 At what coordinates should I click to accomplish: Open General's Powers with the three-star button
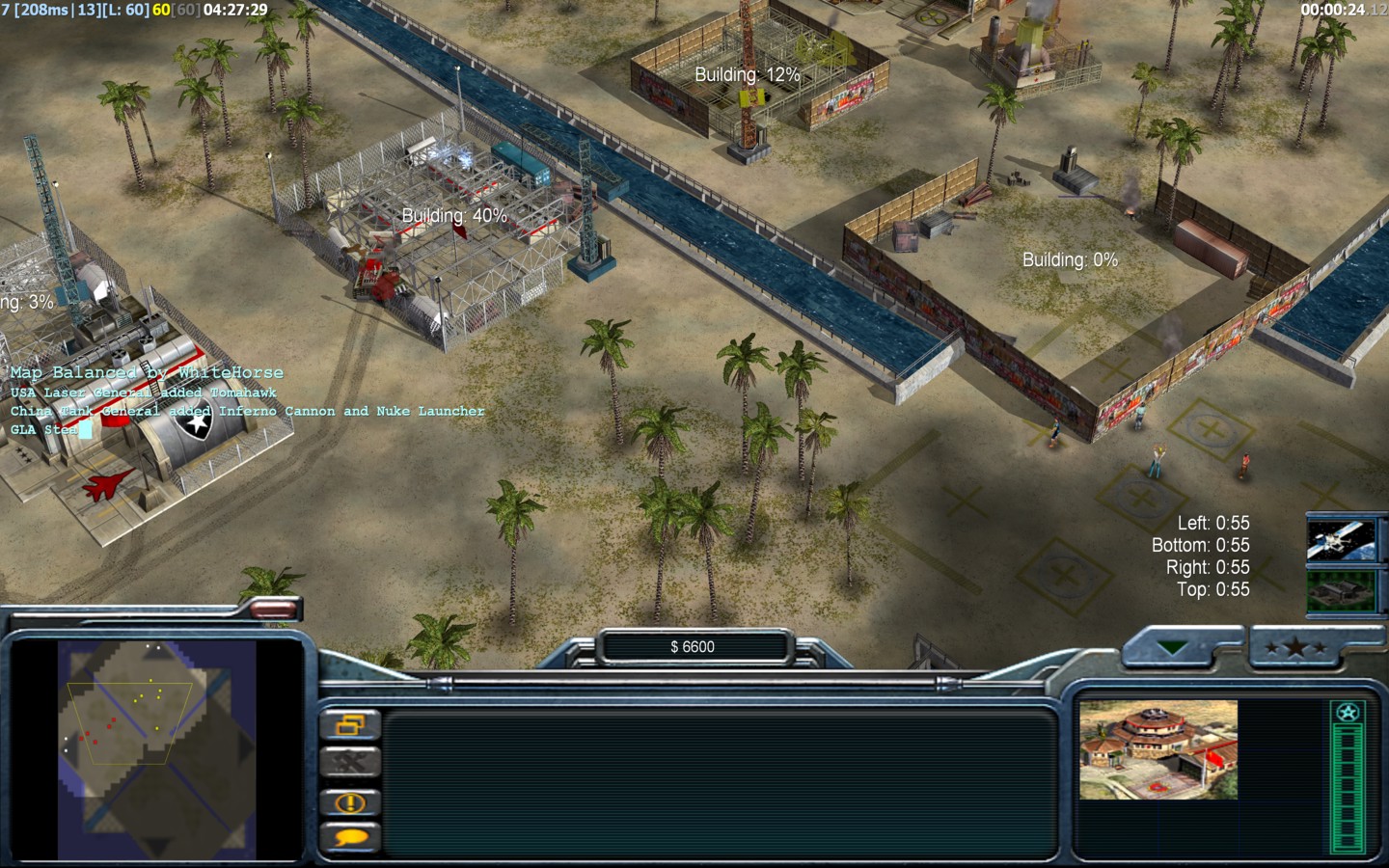1295,648
